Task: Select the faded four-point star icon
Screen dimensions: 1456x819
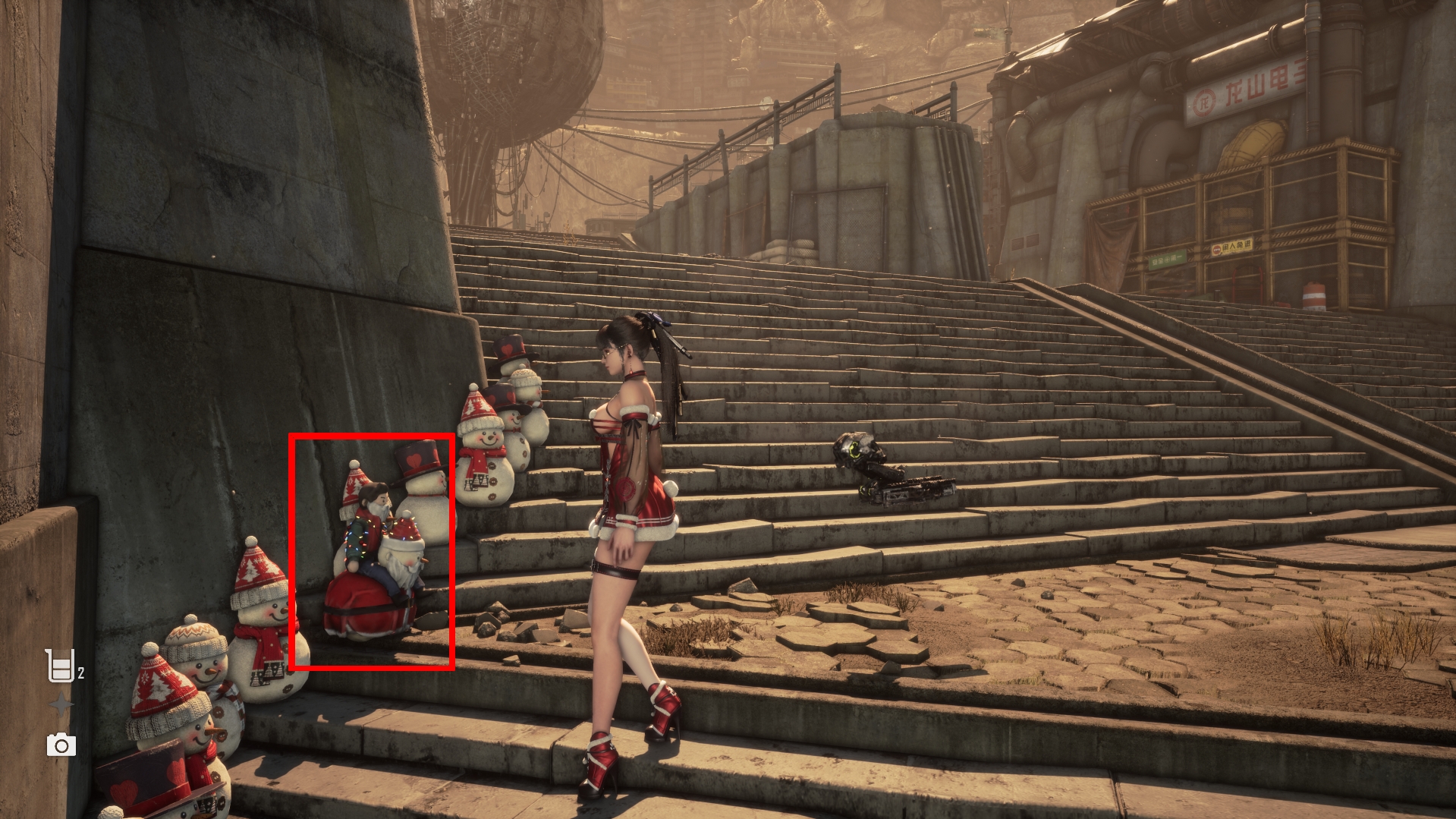Action: point(61,706)
